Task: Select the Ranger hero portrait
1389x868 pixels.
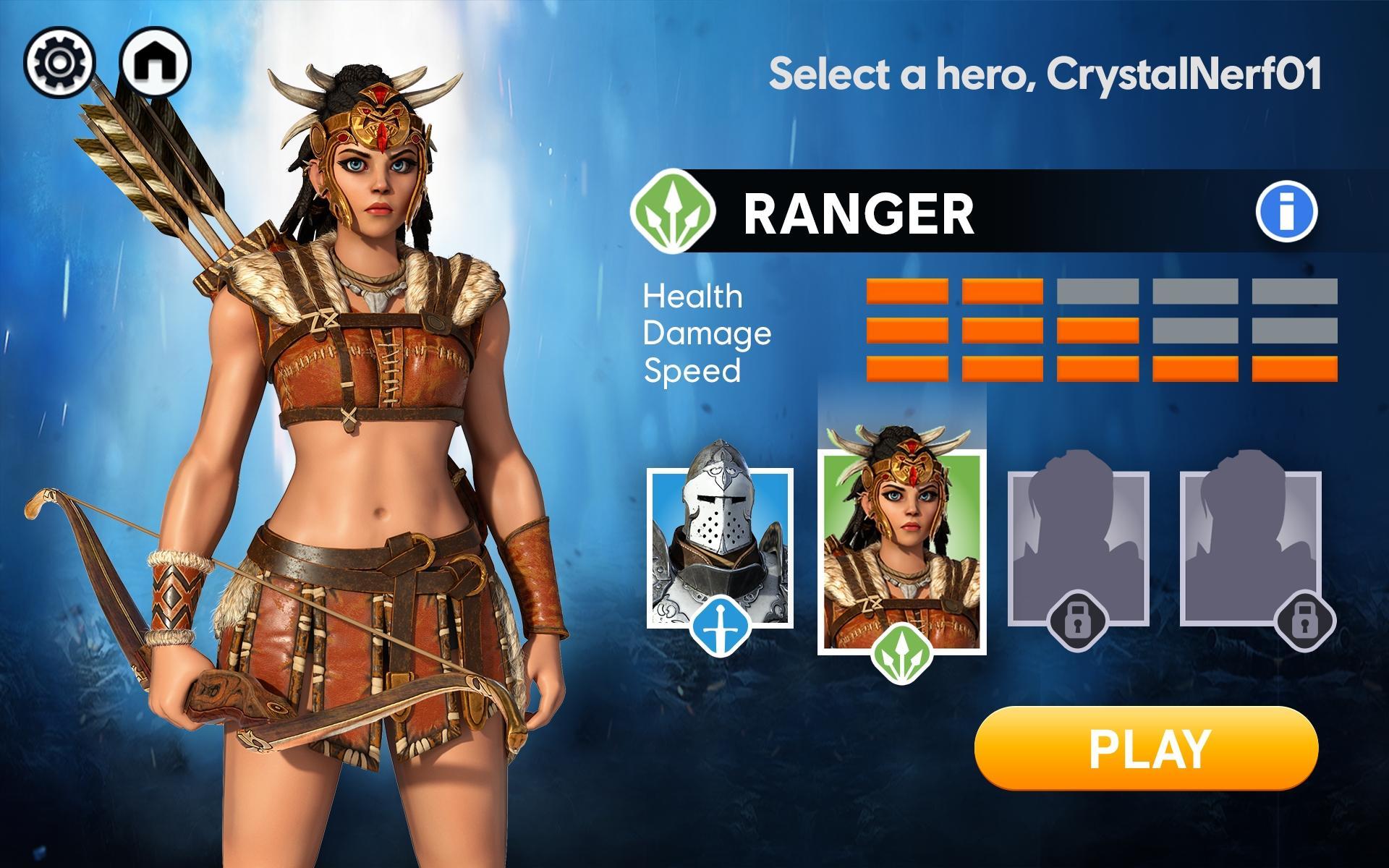Action: pyautogui.click(x=901, y=542)
